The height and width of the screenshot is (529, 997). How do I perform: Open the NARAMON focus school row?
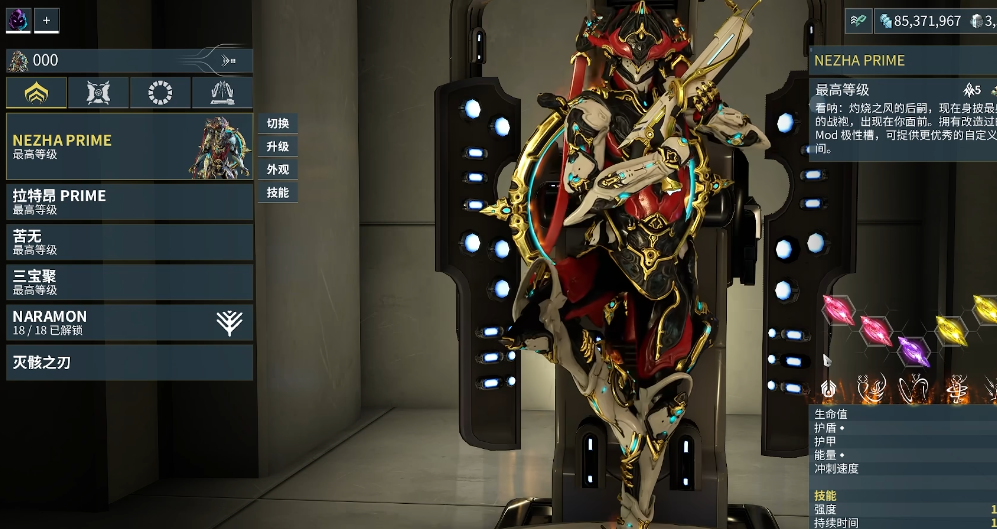[129, 322]
